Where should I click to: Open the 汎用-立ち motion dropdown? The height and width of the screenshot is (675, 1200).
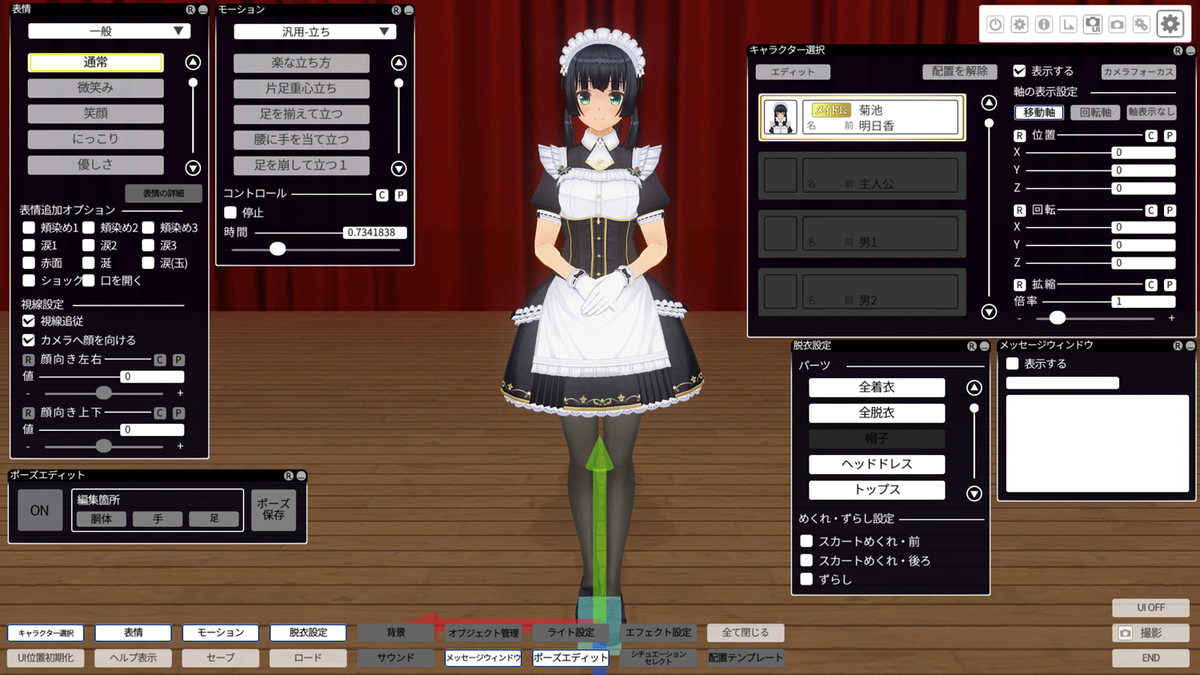pos(315,32)
